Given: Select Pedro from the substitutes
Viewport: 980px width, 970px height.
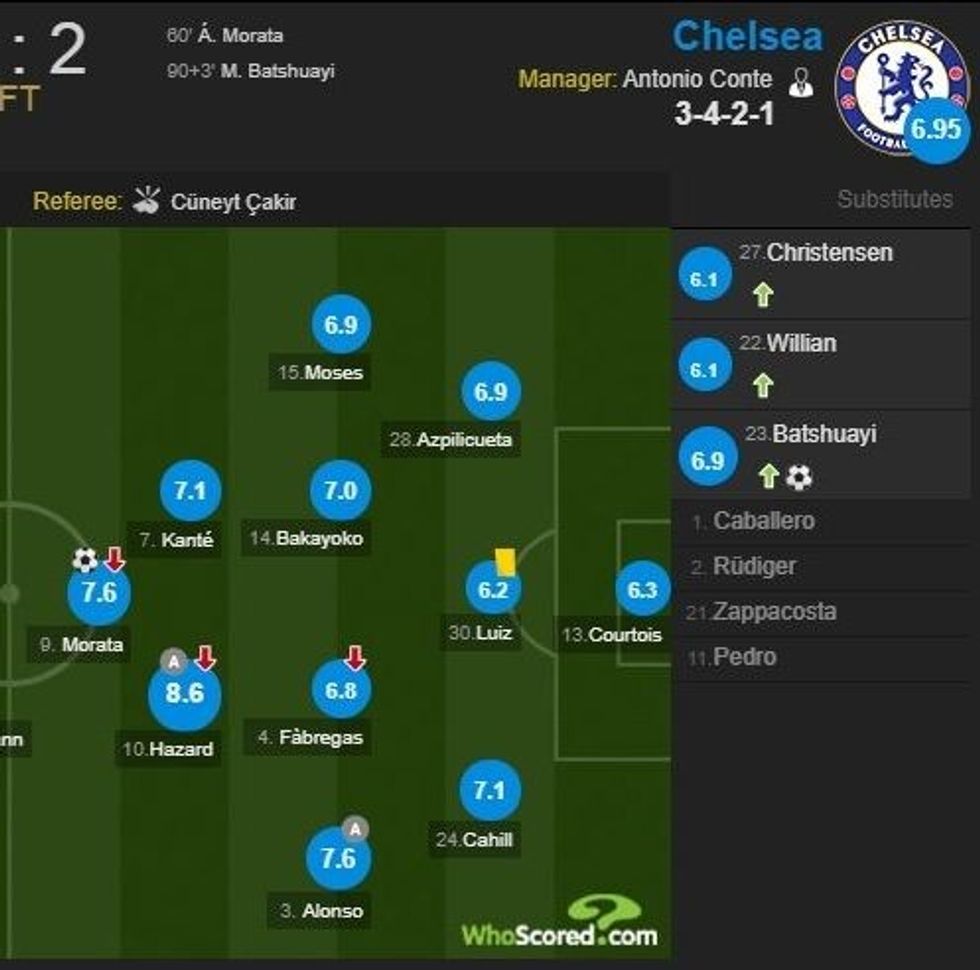Looking at the screenshot, I should pos(744,657).
